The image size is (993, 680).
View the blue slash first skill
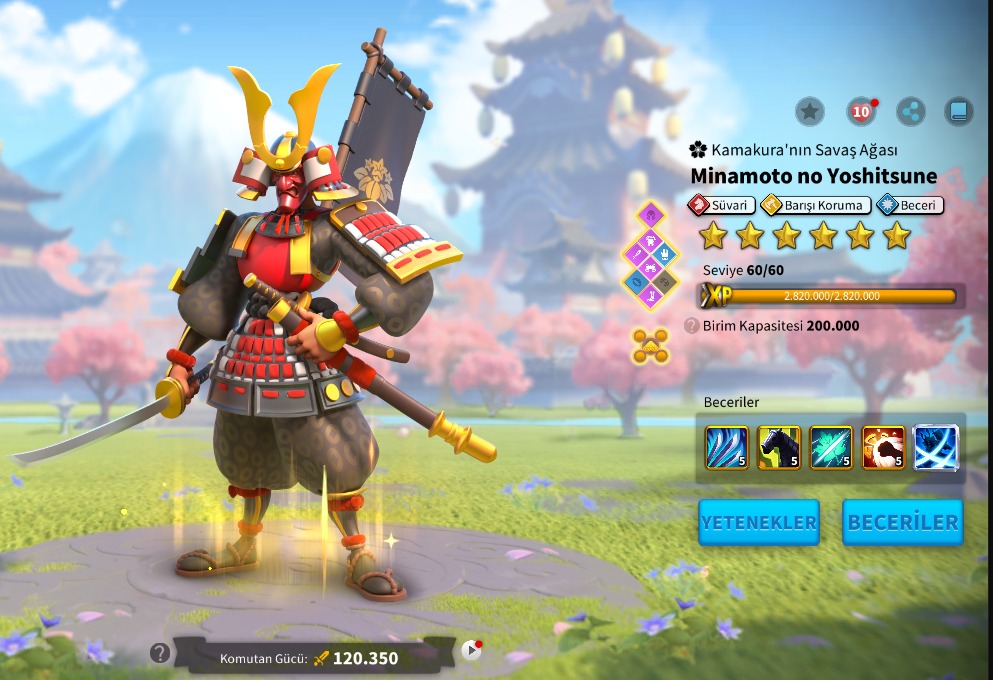click(x=726, y=448)
